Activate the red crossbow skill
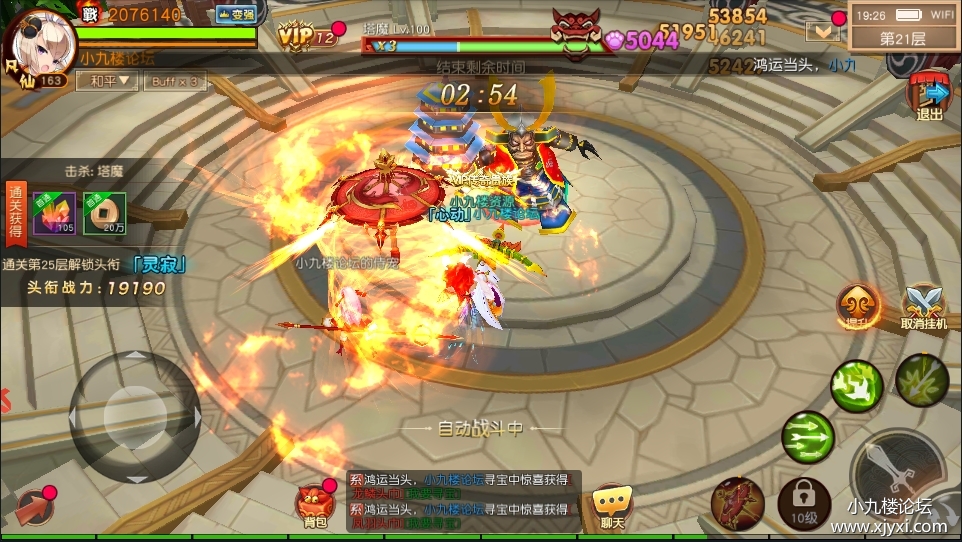Screen dimensions: 962x542 click(x=738, y=503)
